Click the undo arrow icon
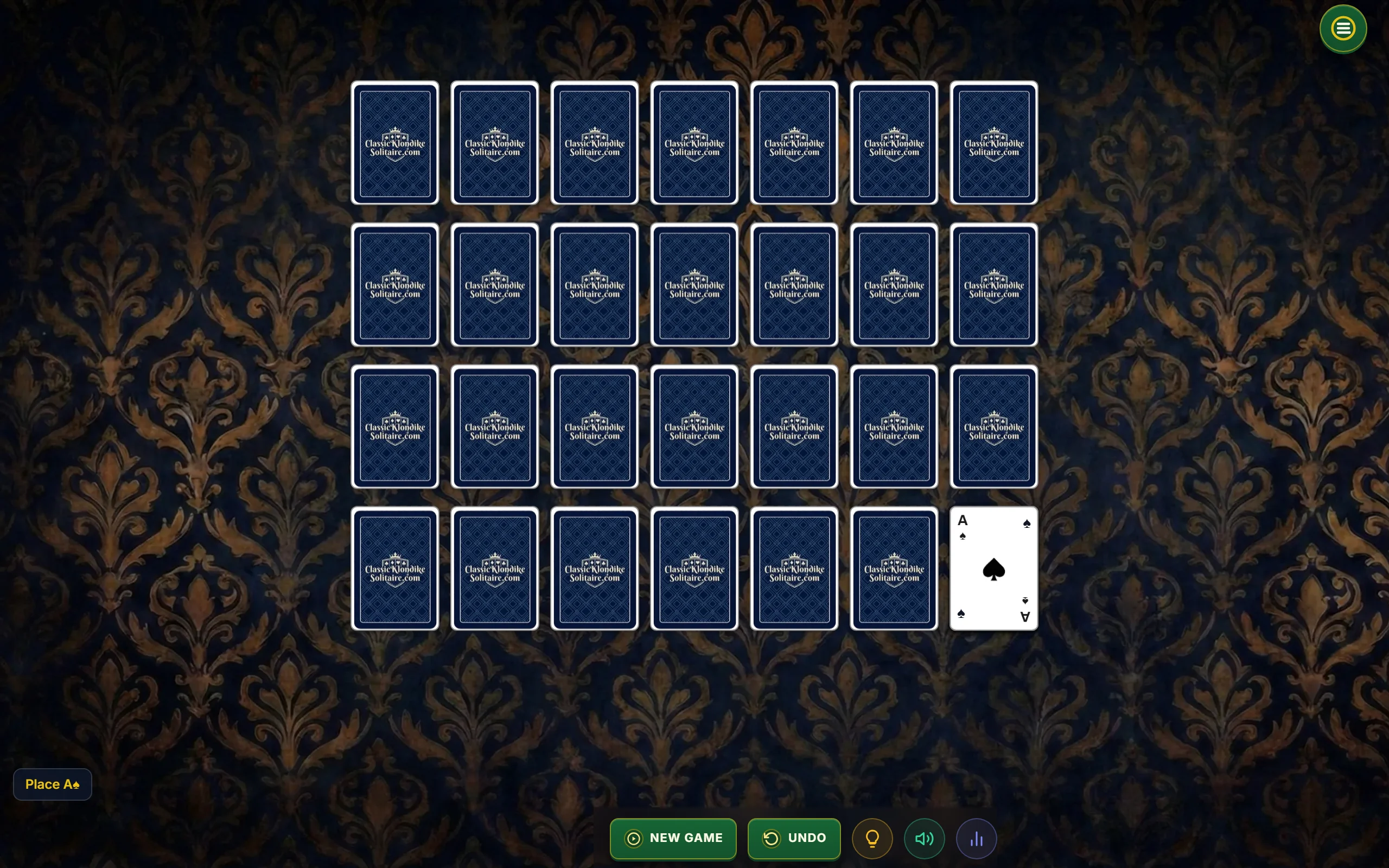Screen dimensions: 1389x868 point(773,838)
